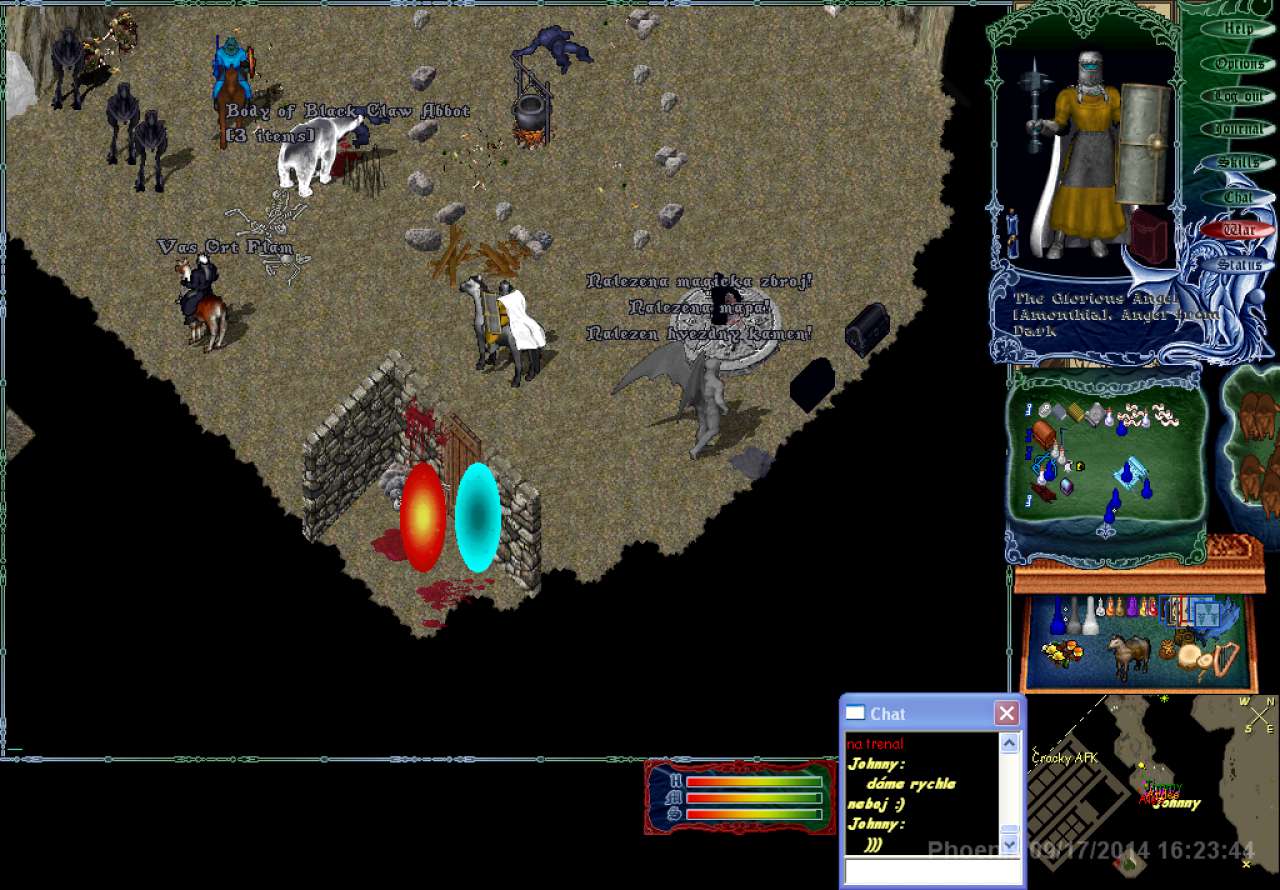This screenshot has width=1280, height=890.
Task: Open the Journal
Action: tap(1238, 129)
